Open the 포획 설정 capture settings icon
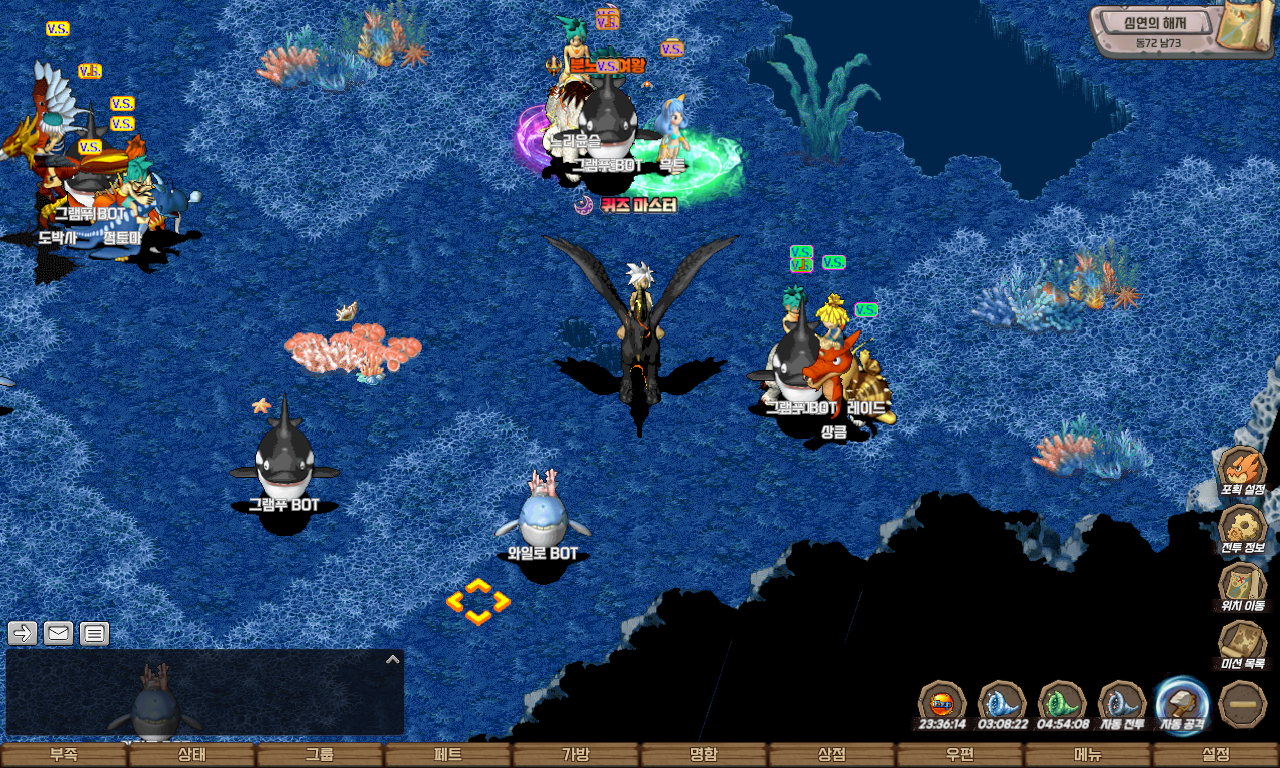1280x768 pixels. coord(1242,470)
